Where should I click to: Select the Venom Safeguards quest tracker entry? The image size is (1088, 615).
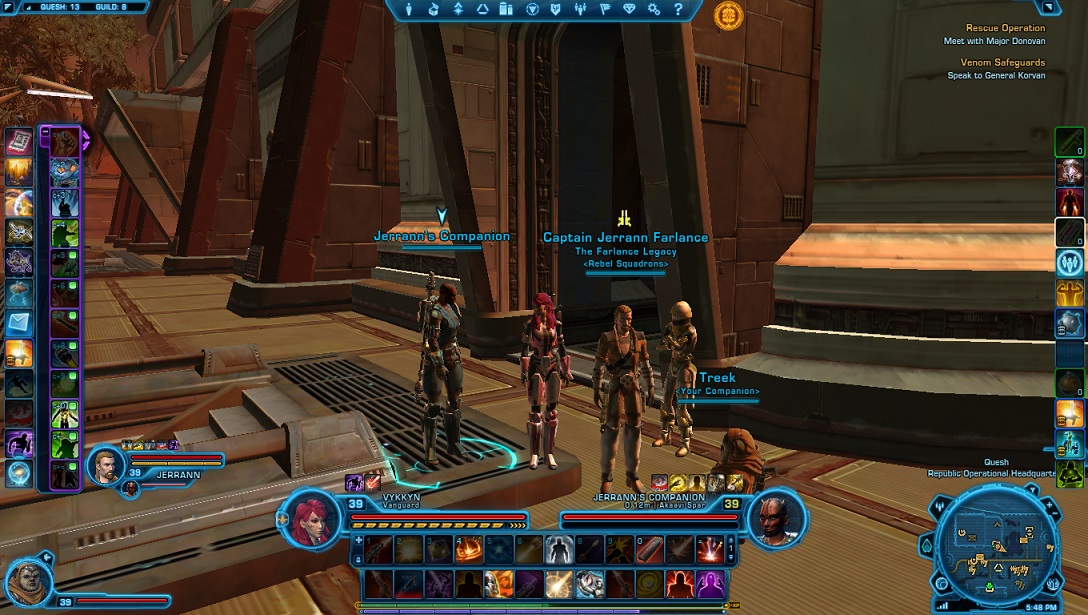pyautogui.click(x=1003, y=62)
